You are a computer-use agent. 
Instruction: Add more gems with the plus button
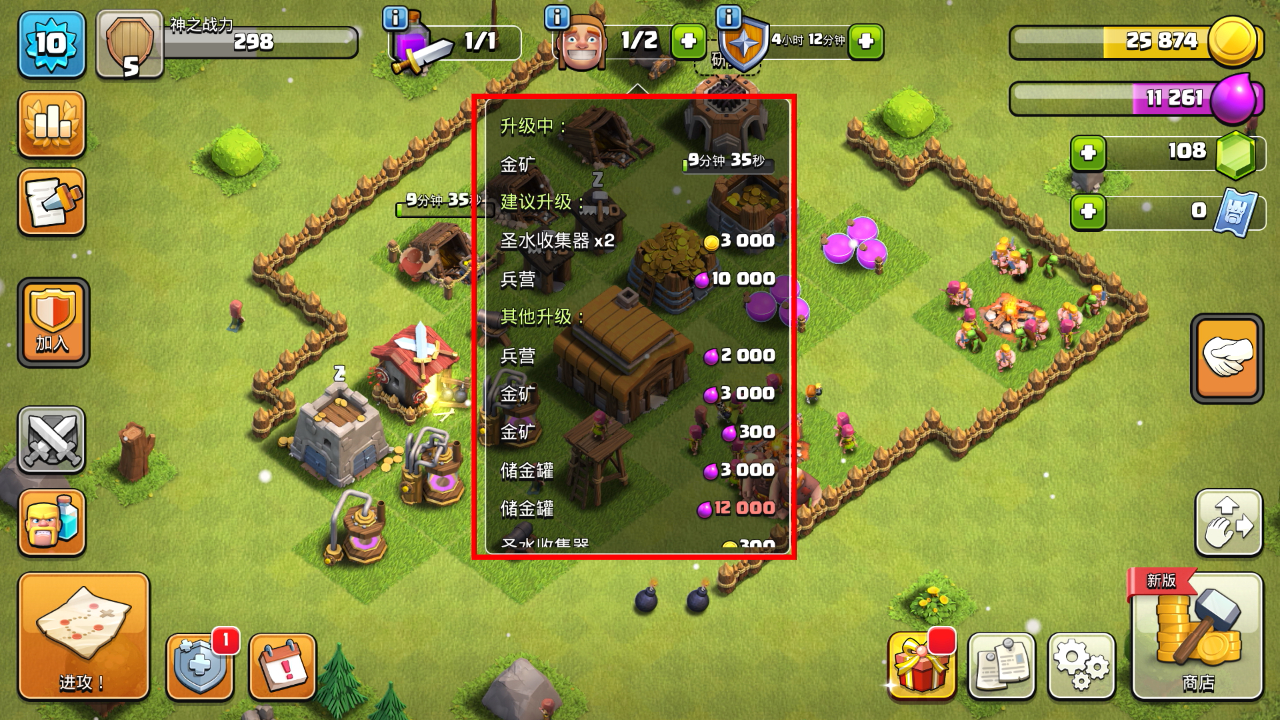(x=1088, y=154)
